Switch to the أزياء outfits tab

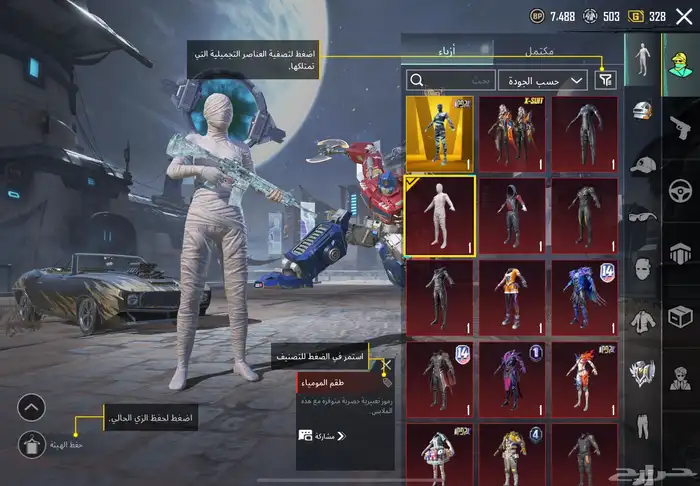click(448, 50)
